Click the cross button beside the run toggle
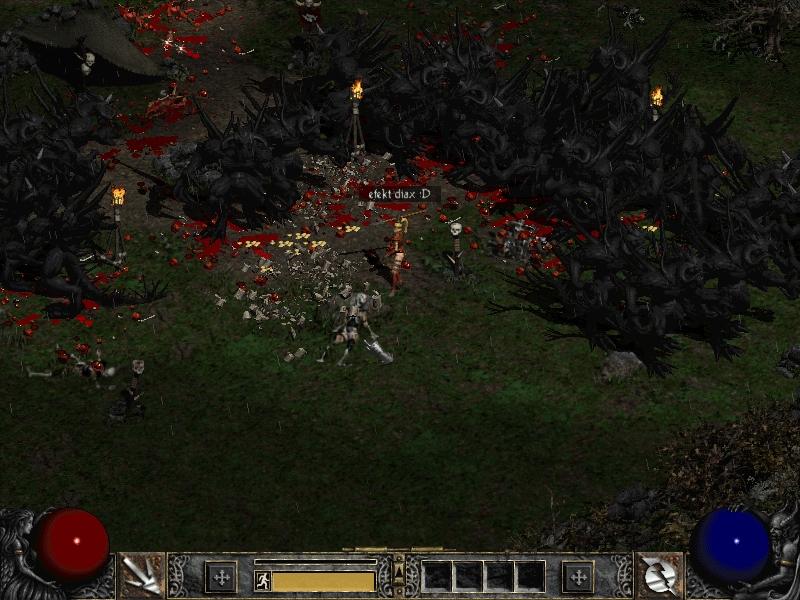Viewport: 800px width, 600px height. coord(220,576)
